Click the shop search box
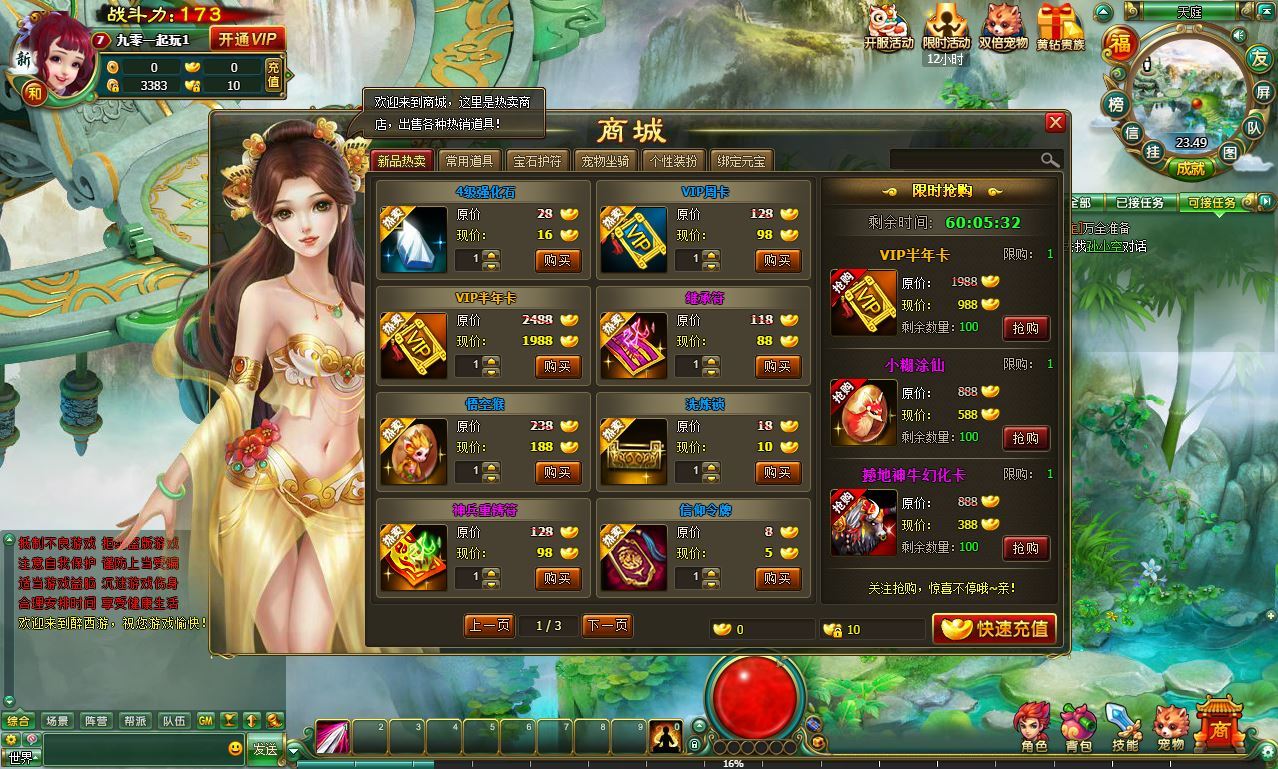The image size is (1278, 769). [x=965, y=160]
